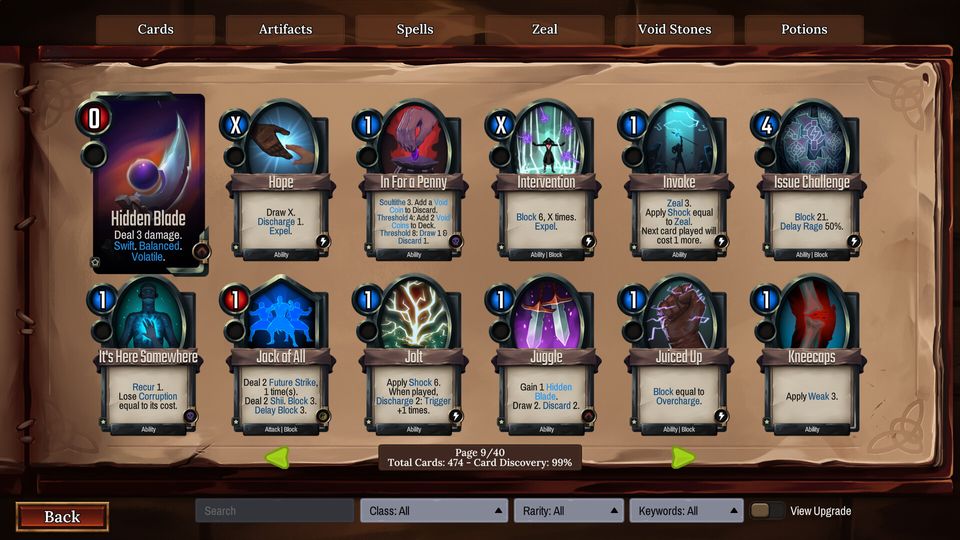Image resolution: width=960 pixels, height=540 pixels.
Task: Show the Void Stones tab
Action: tap(674, 29)
